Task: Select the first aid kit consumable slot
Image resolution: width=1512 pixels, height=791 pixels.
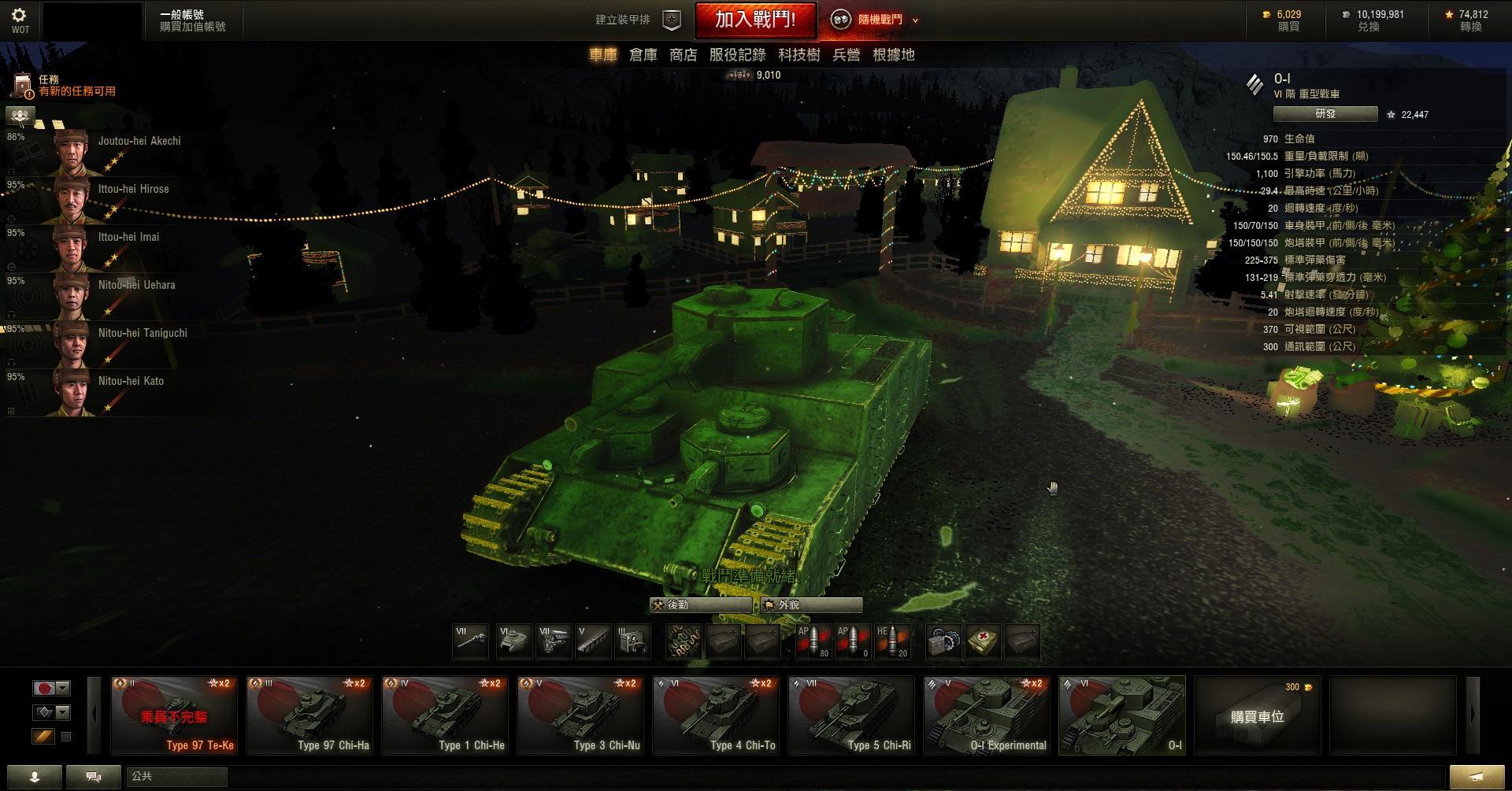Action: (x=982, y=641)
